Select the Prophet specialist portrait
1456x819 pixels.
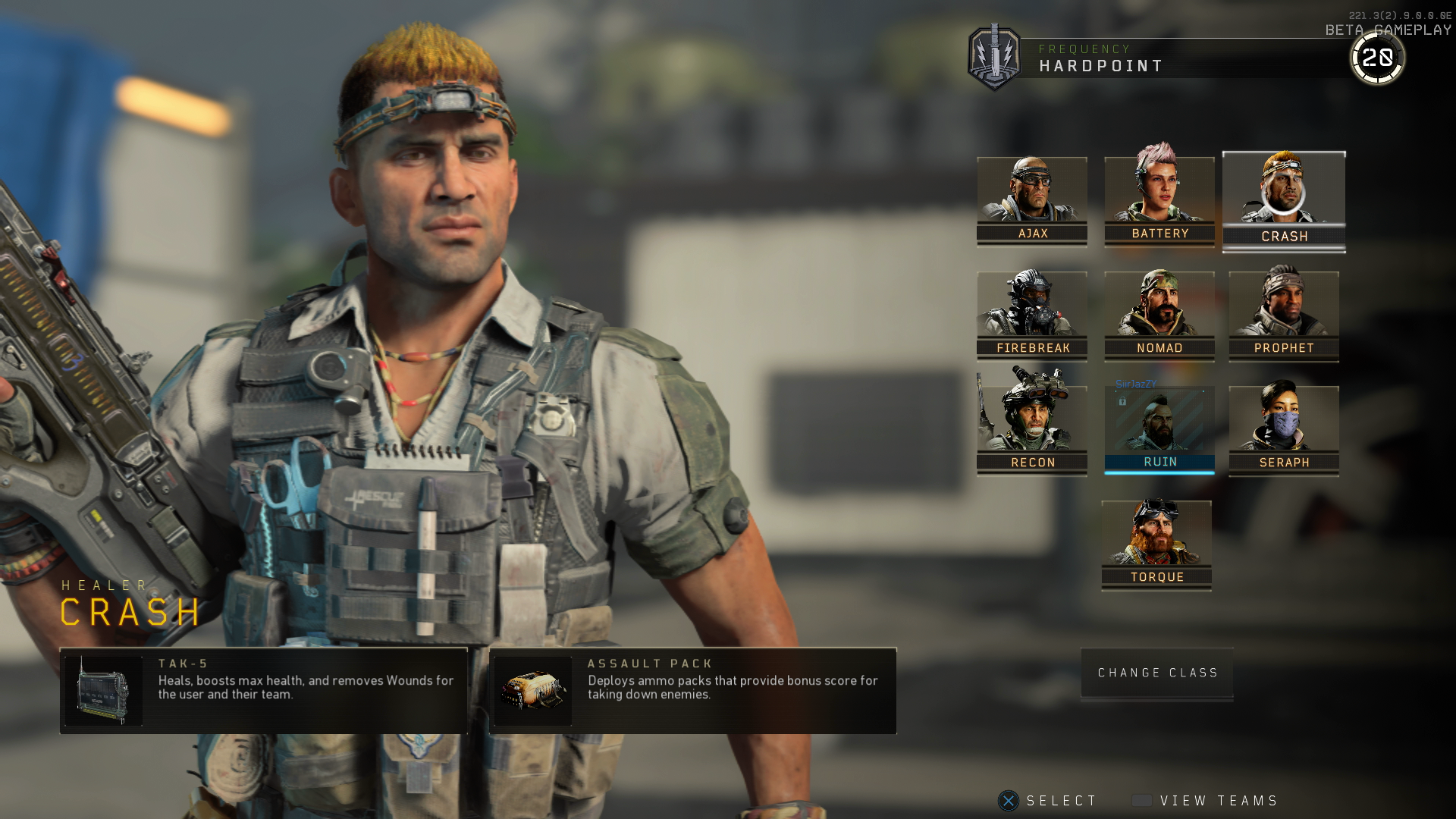coord(1283,309)
